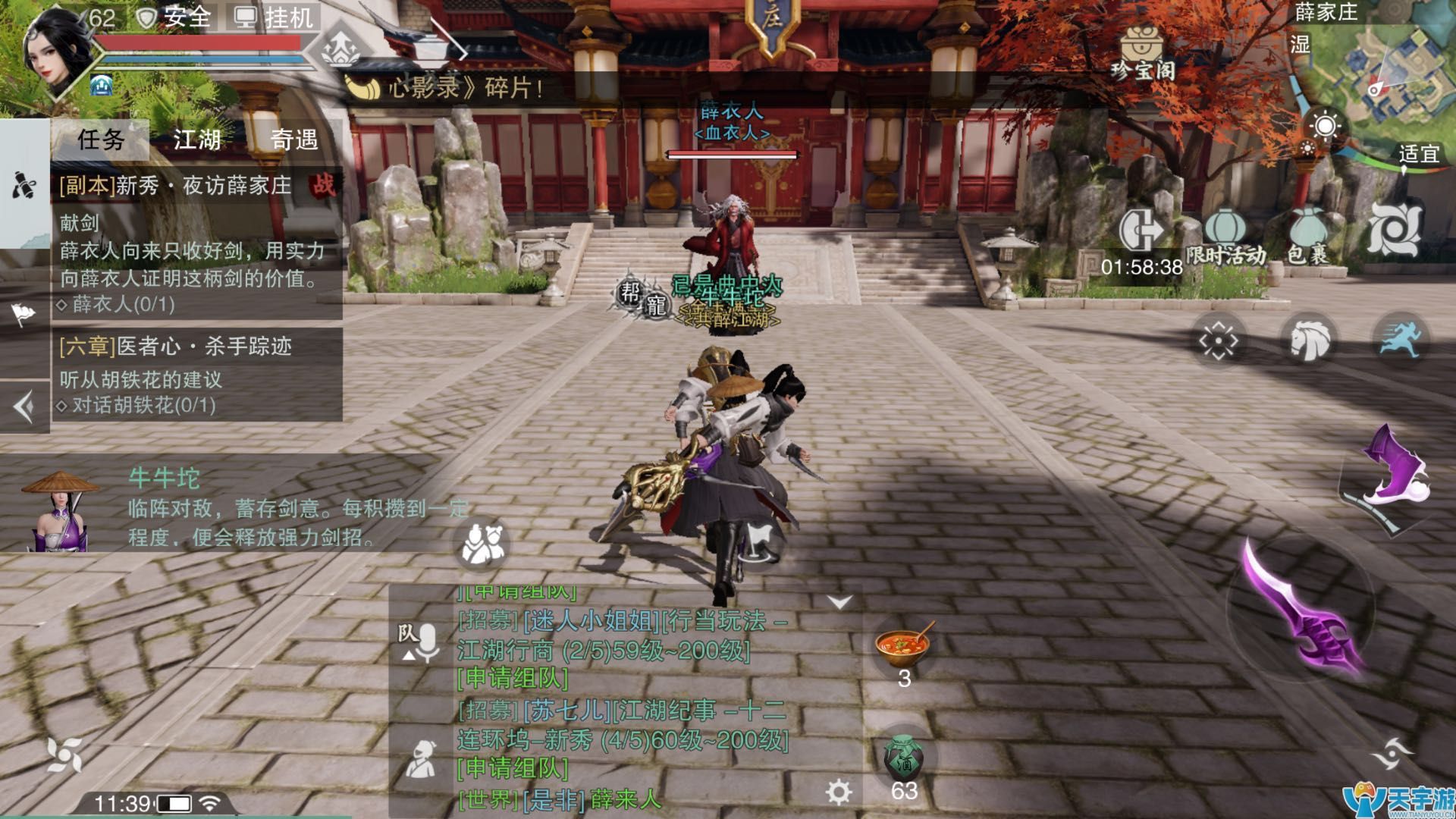Viewport: 1456px width, 819px height.
Task: Collapse the quest panel with left arrow
Action: click(24, 407)
